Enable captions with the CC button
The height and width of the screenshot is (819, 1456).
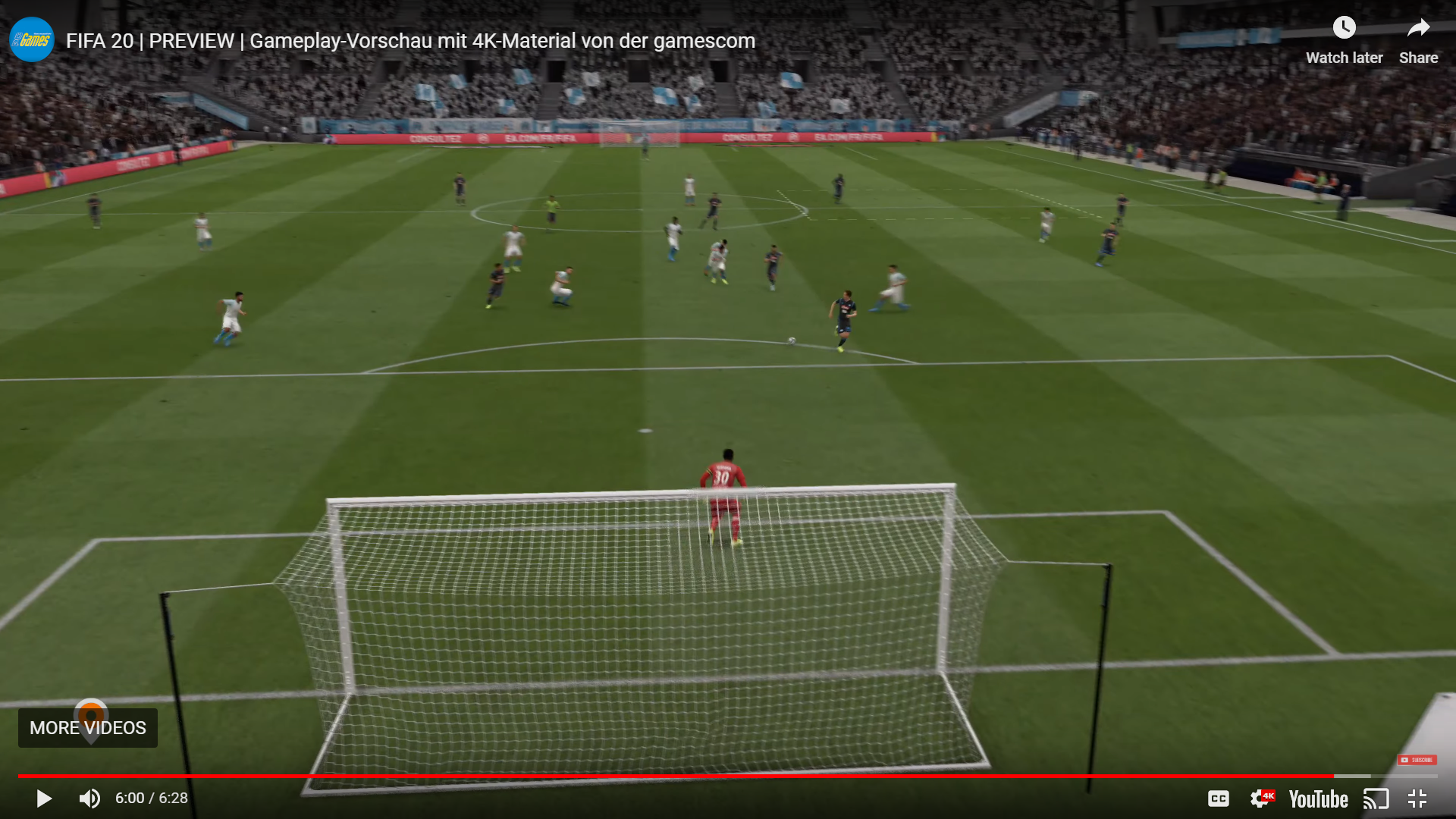[x=1219, y=799]
